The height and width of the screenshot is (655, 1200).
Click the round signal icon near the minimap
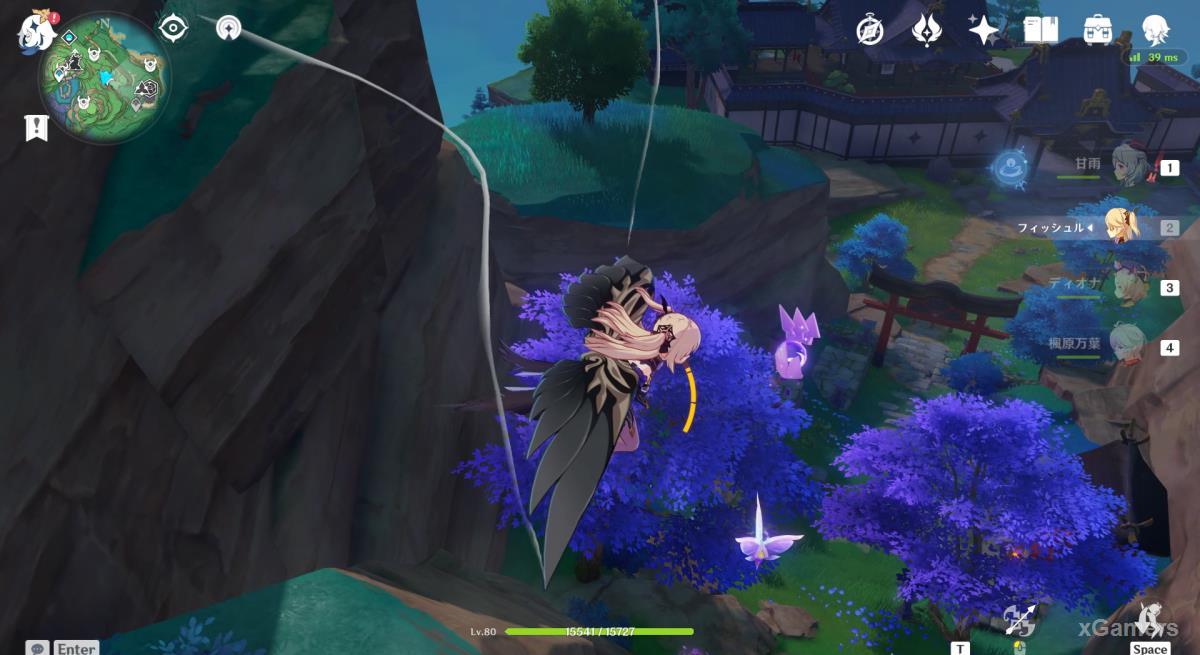[229, 28]
